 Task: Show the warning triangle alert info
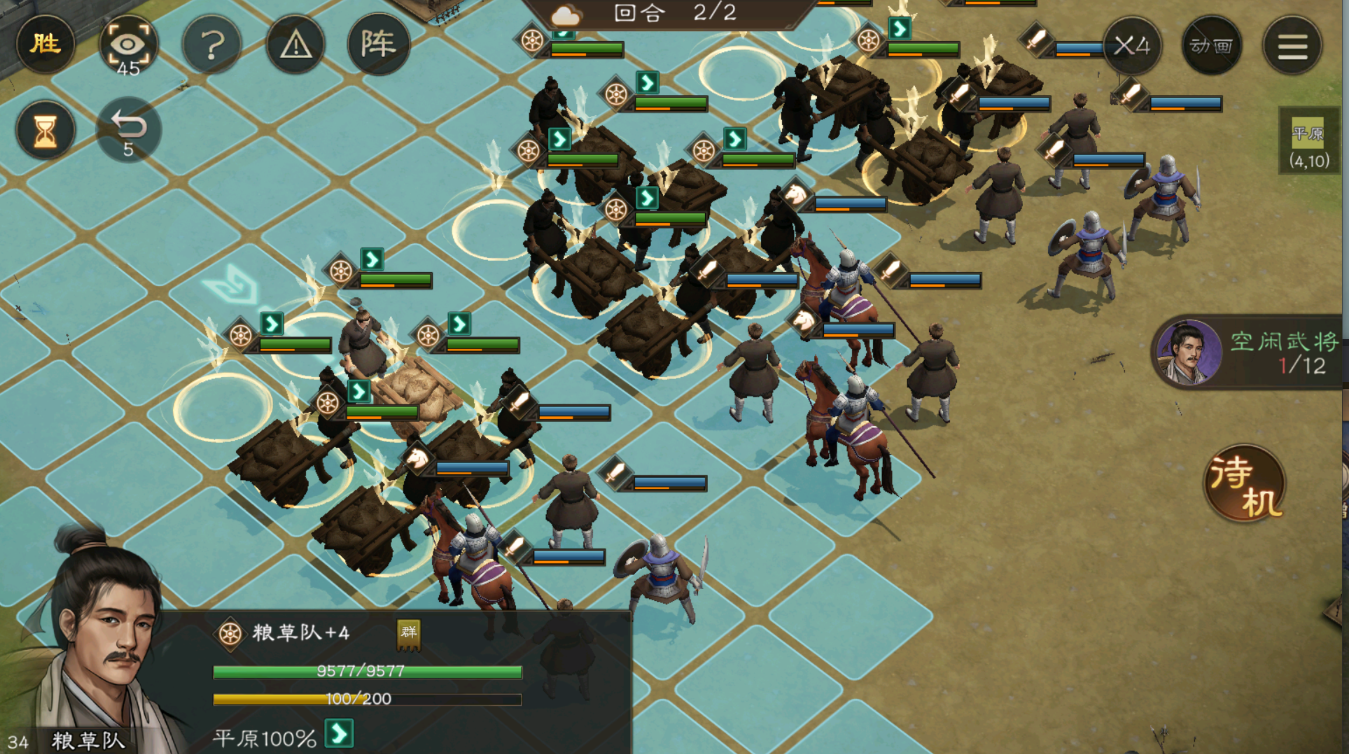[295, 45]
